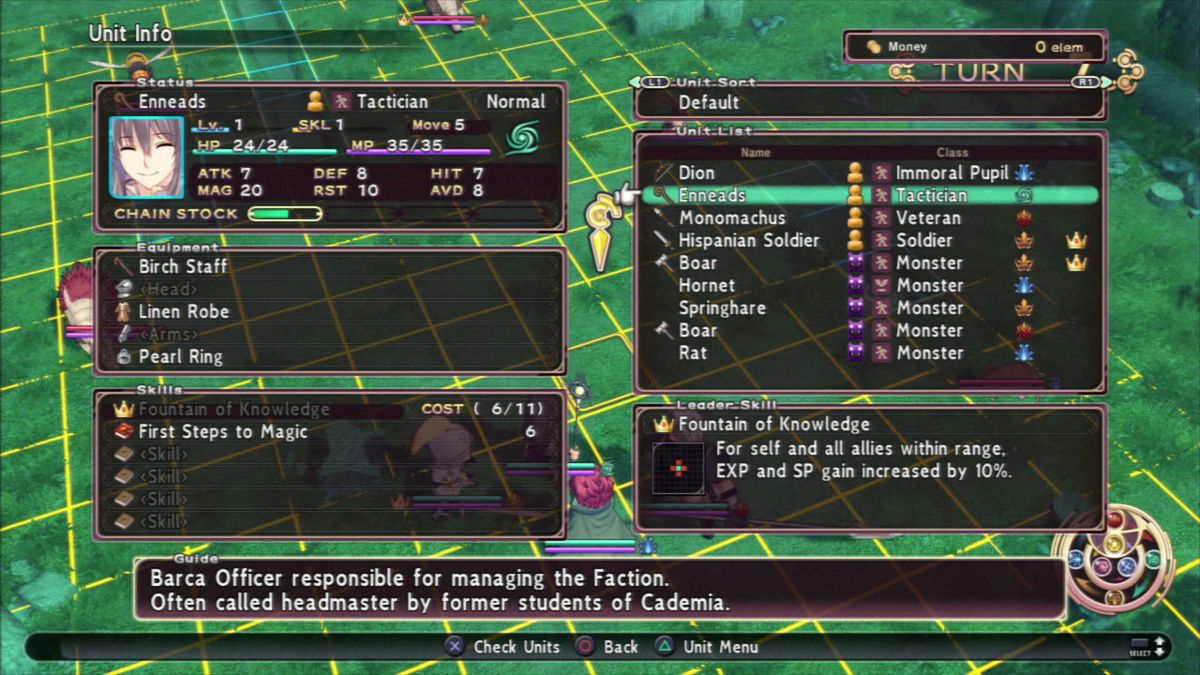Select Dion in the unit list

(x=697, y=173)
